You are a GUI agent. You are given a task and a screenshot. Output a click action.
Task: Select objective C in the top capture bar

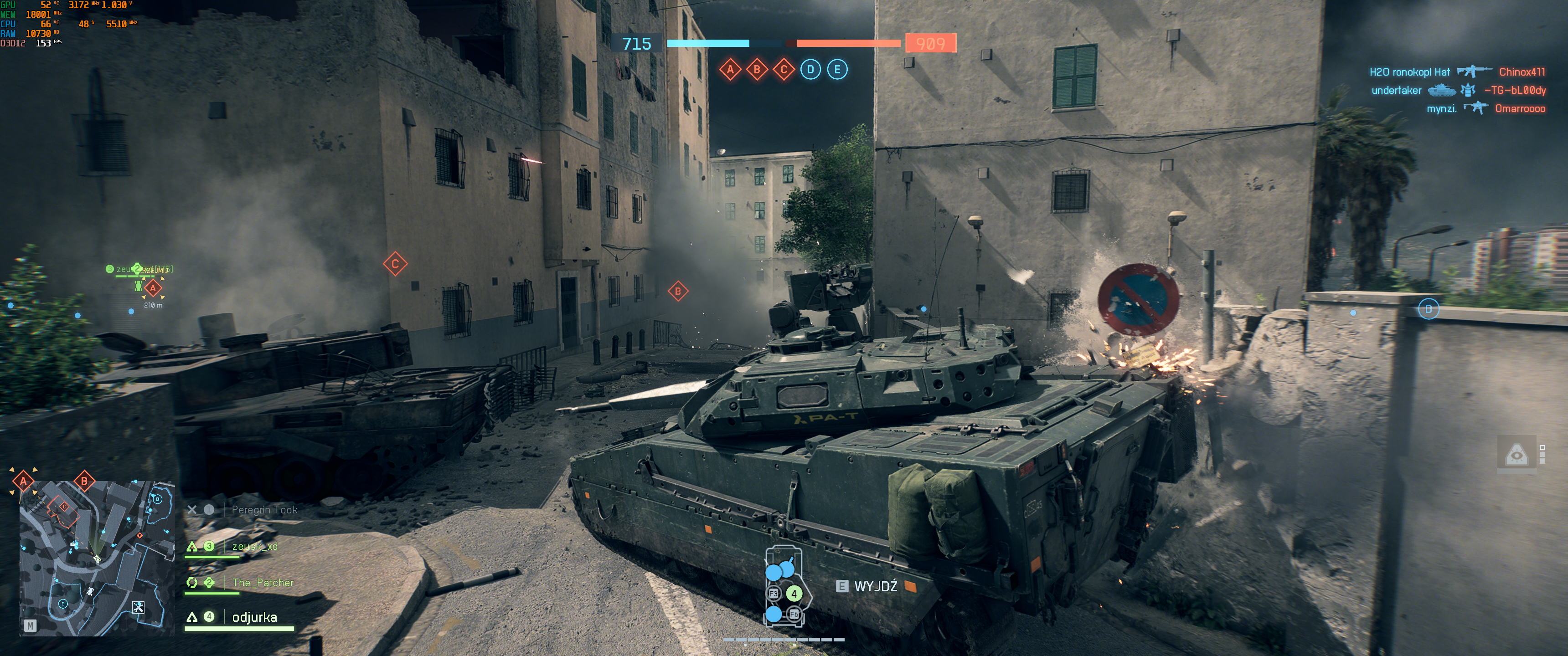[784, 69]
